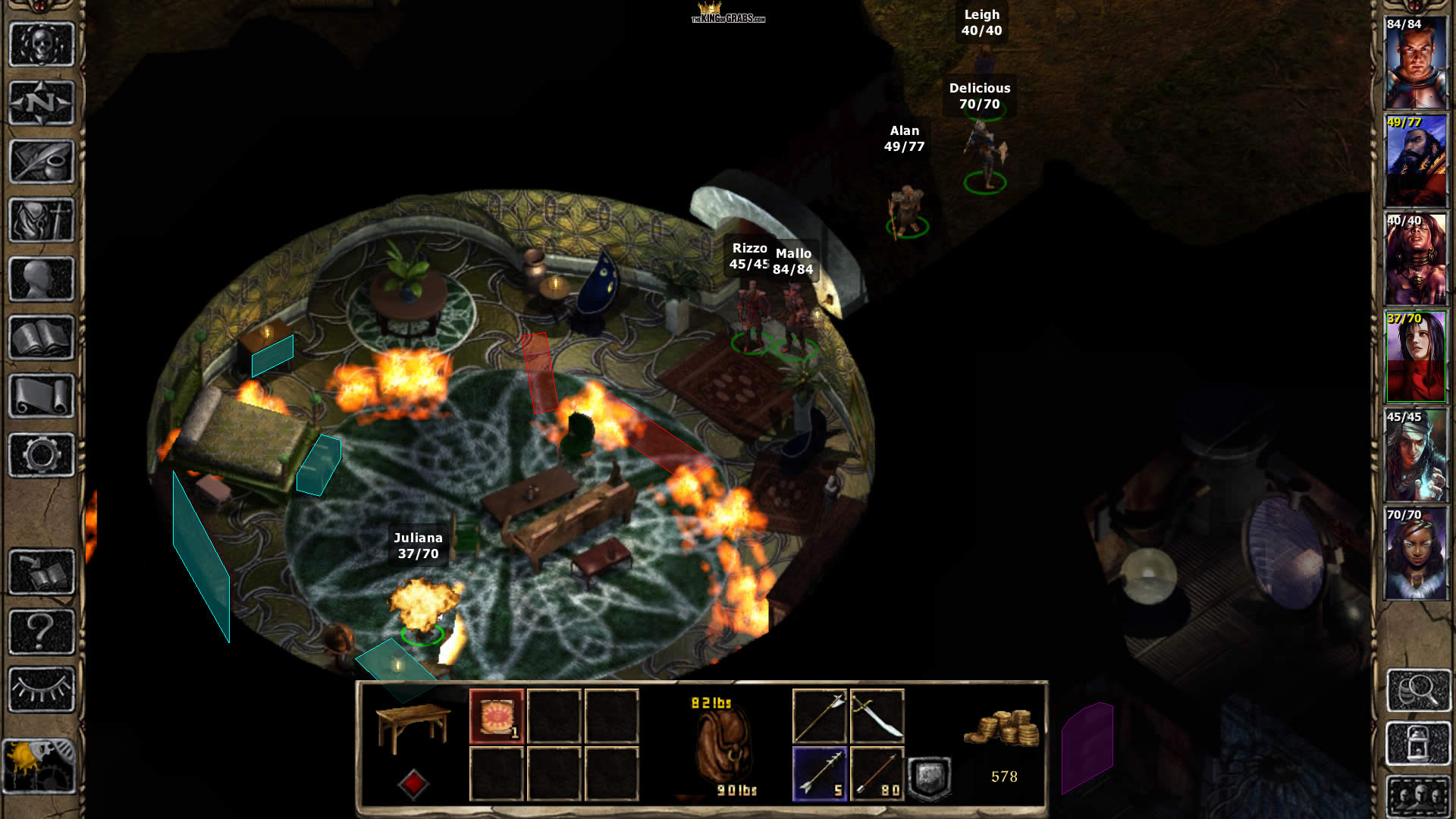Select Alan's portrait showing 49/77

pyautogui.click(x=1416, y=161)
